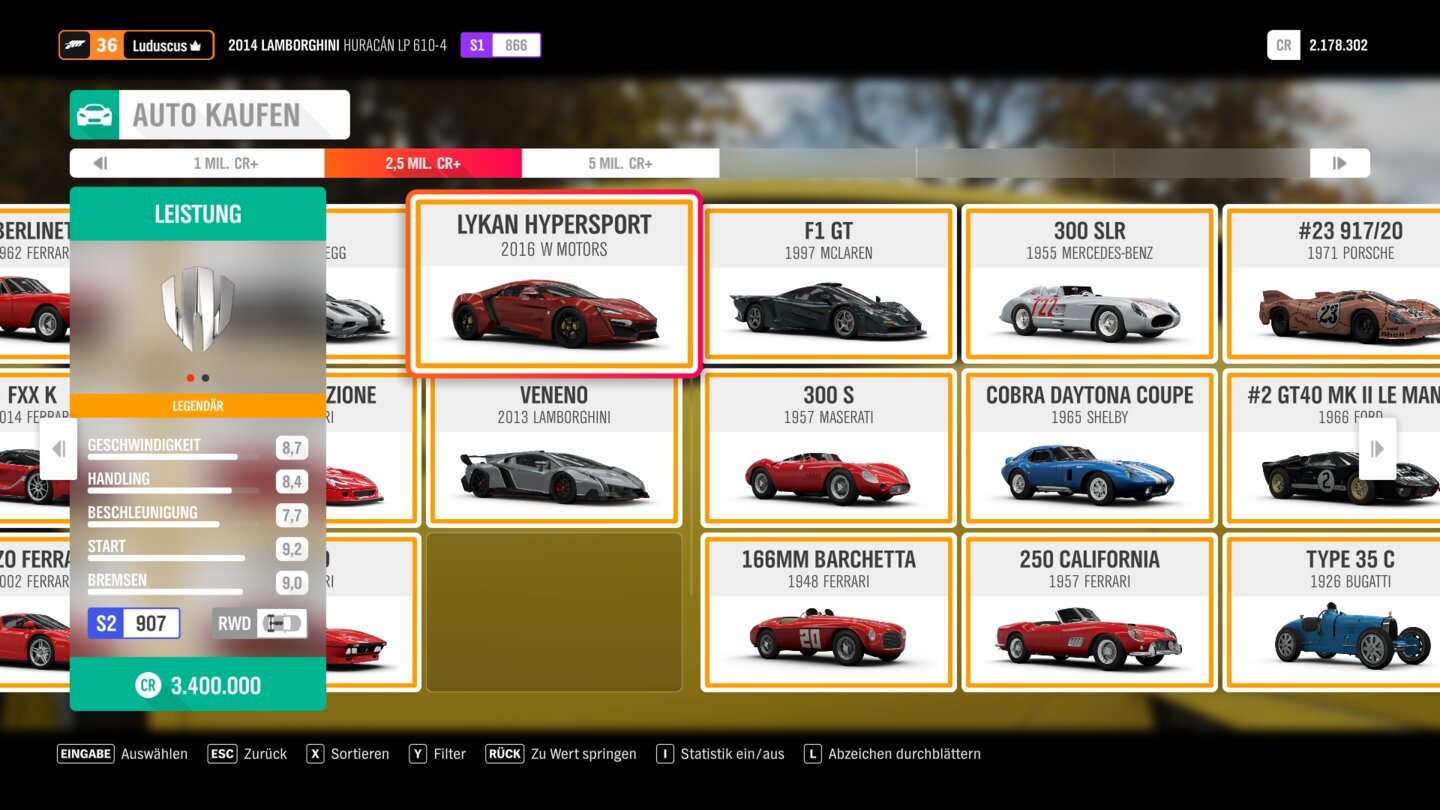Click the price bar's right arrow
Viewport: 1440px width, 810px height.
(x=1339, y=163)
